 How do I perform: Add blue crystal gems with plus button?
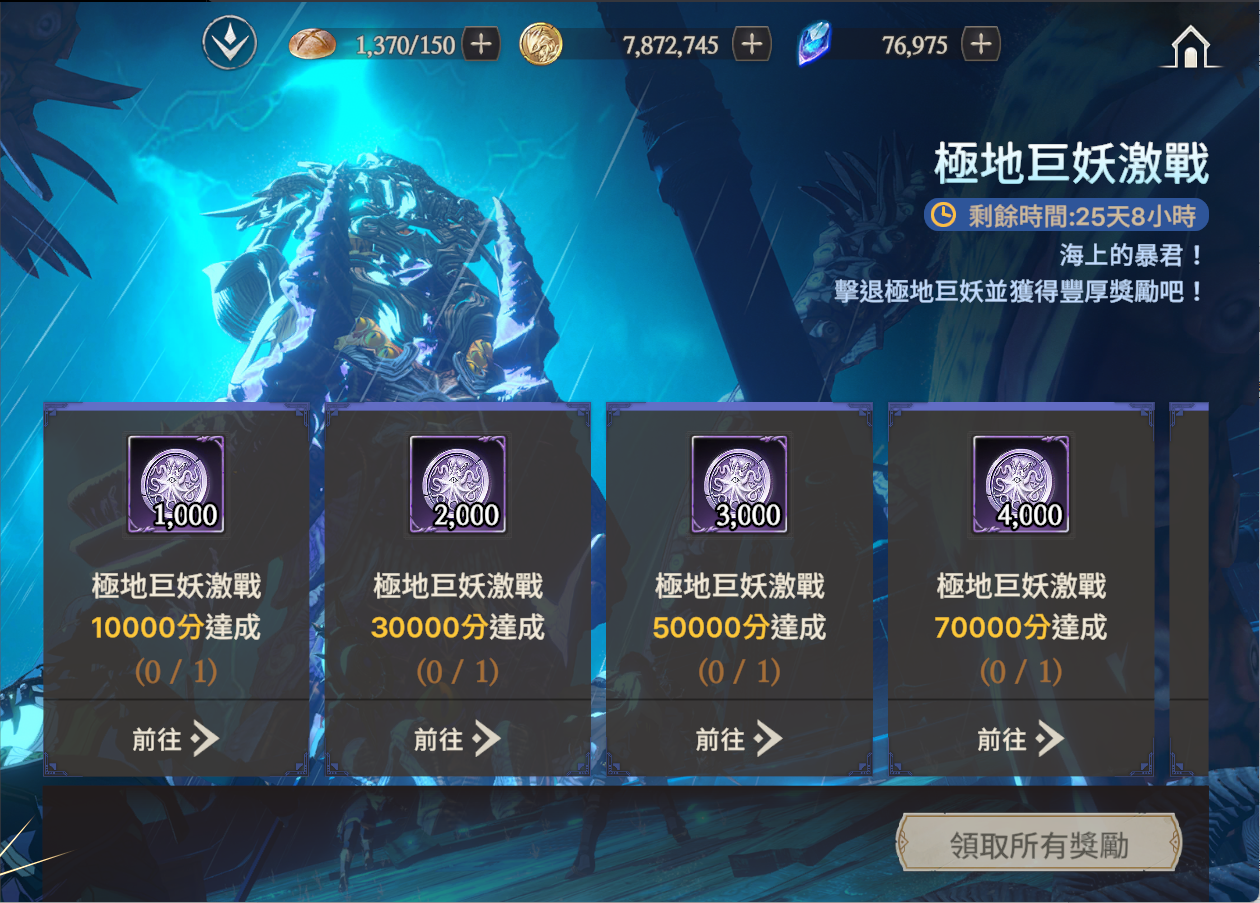pos(981,44)
